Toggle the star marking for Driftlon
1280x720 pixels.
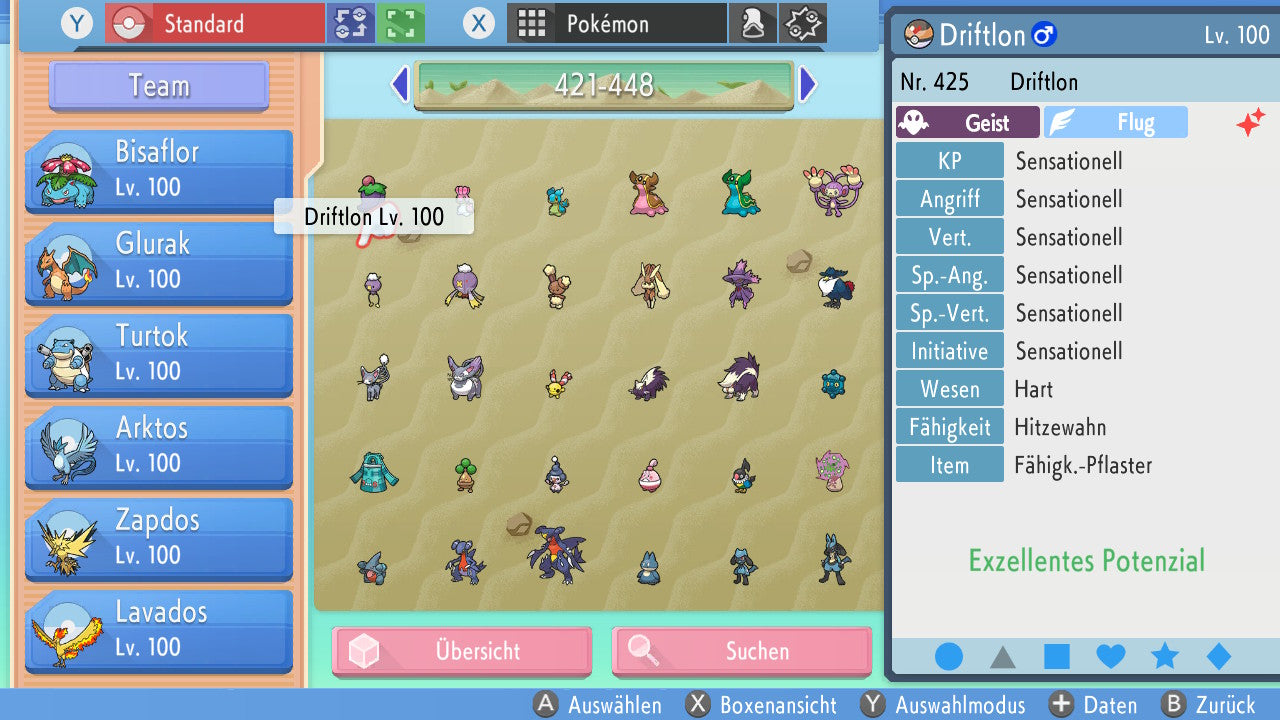pos(1164,656)
